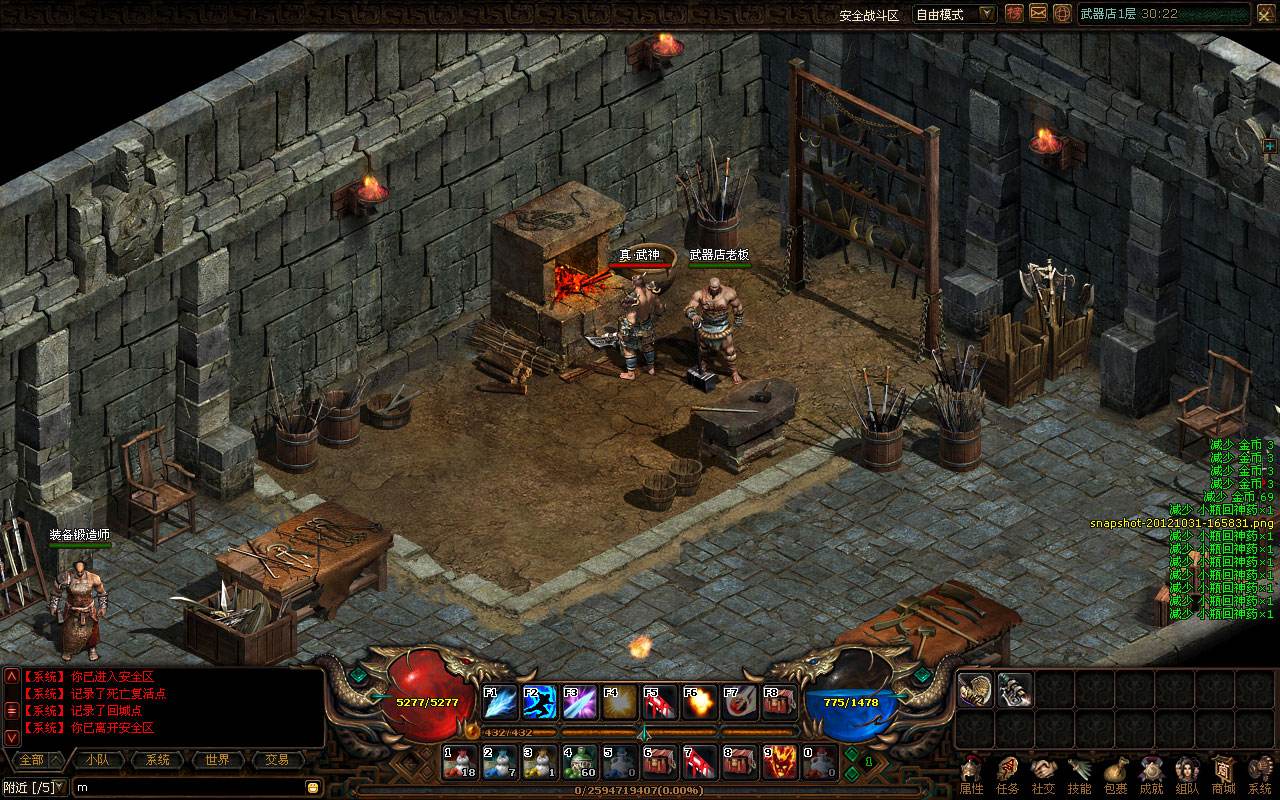Open the 商城 shop menu
Viewport: 1280px width, 800px height.
point(1223,776)
